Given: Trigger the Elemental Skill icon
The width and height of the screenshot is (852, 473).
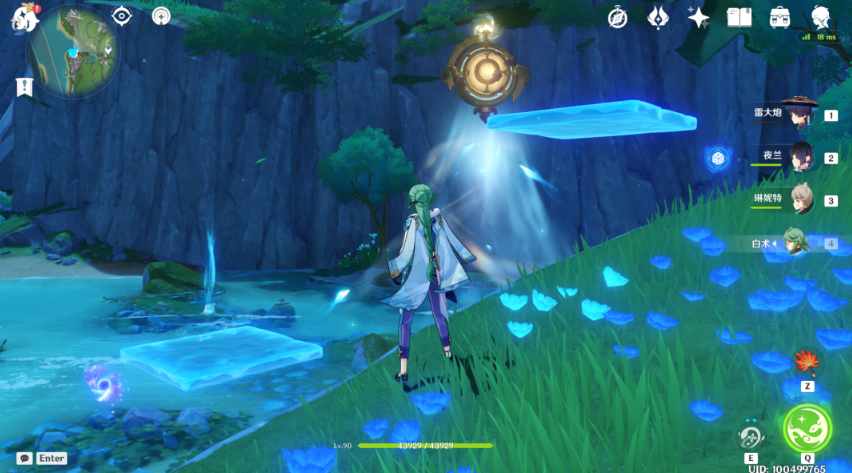Looking at the screenshot, I should pyautogui.click(x=751, y=436).
